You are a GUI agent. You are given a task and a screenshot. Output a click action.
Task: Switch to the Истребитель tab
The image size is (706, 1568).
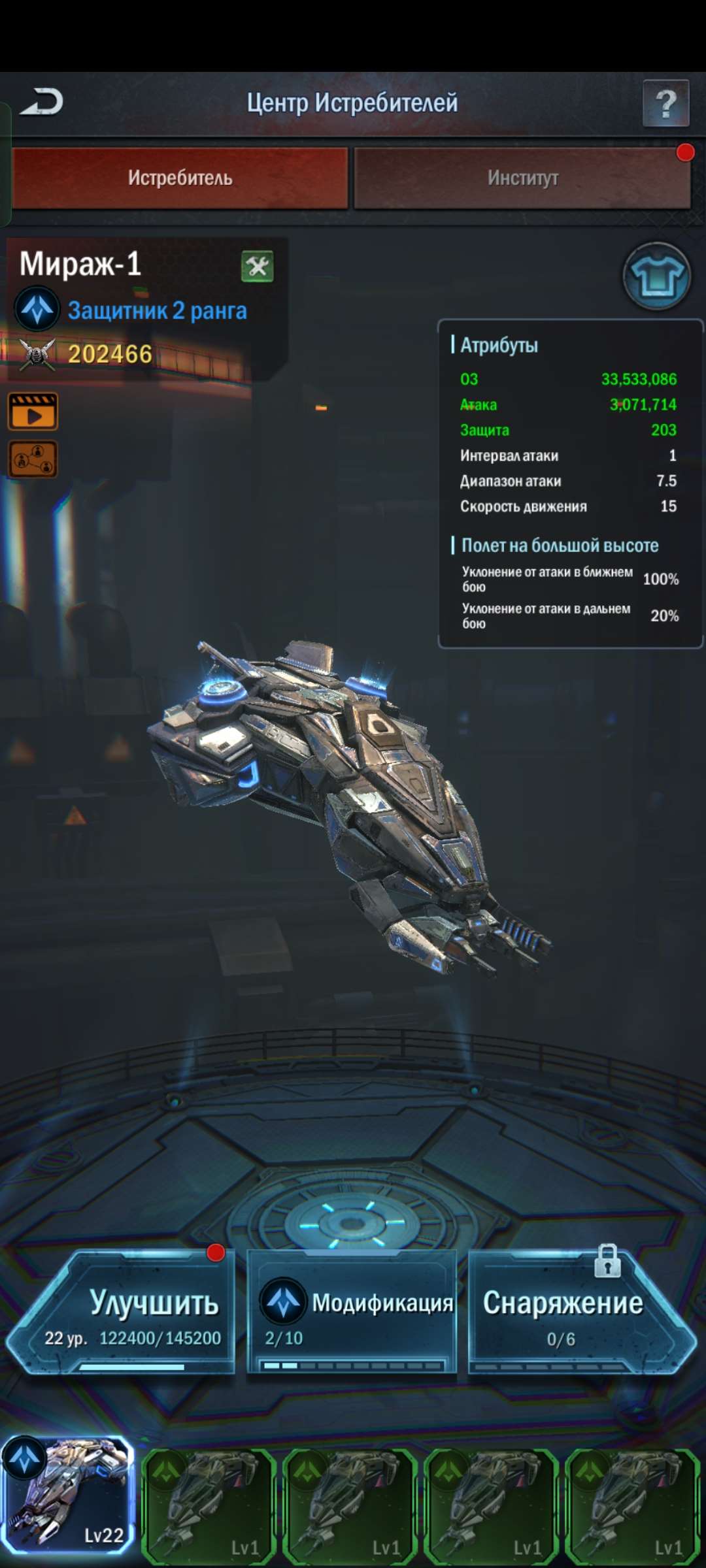[x=180, y=178]
